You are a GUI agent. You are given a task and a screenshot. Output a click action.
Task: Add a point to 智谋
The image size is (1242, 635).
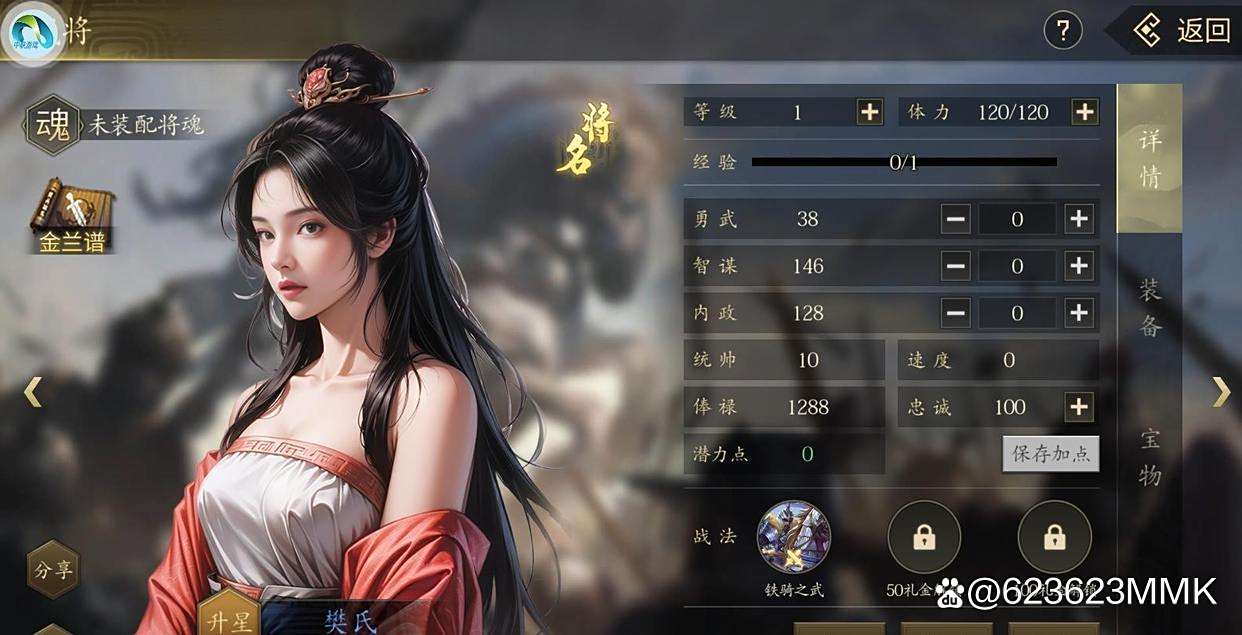coord(1078,265)
